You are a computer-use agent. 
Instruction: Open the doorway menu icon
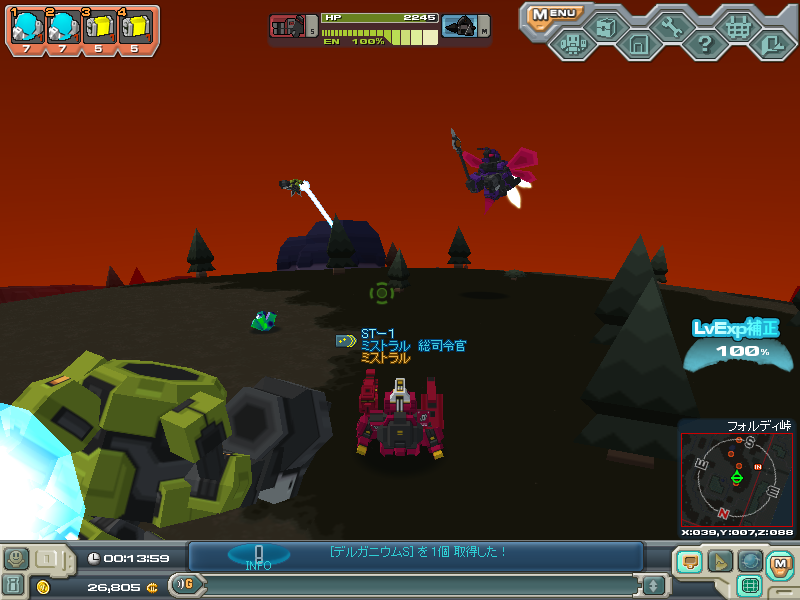(638, 43)
